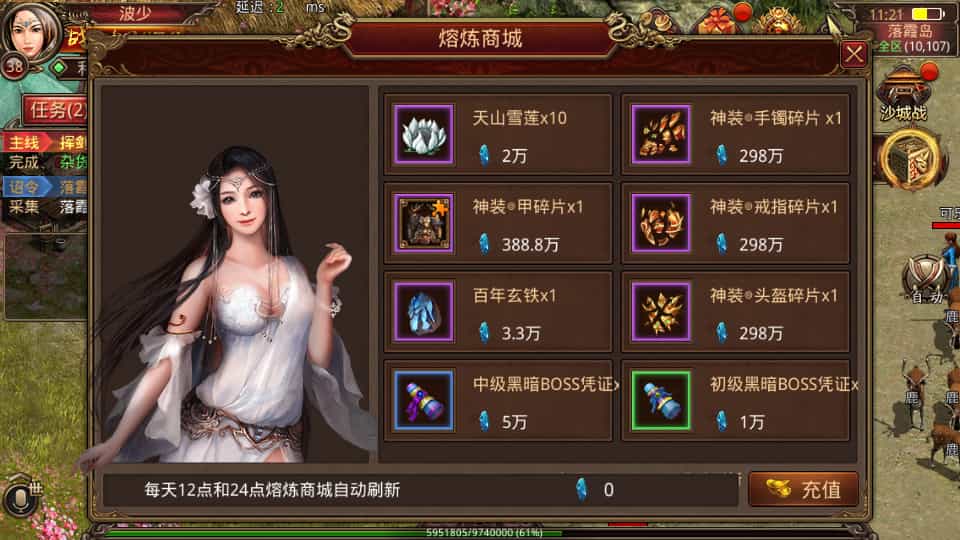The height and width of the screenshot is (540, 960).
Task: Open the 沙城战 event icon
Action: pyautogui.click(x=903, y=92)
